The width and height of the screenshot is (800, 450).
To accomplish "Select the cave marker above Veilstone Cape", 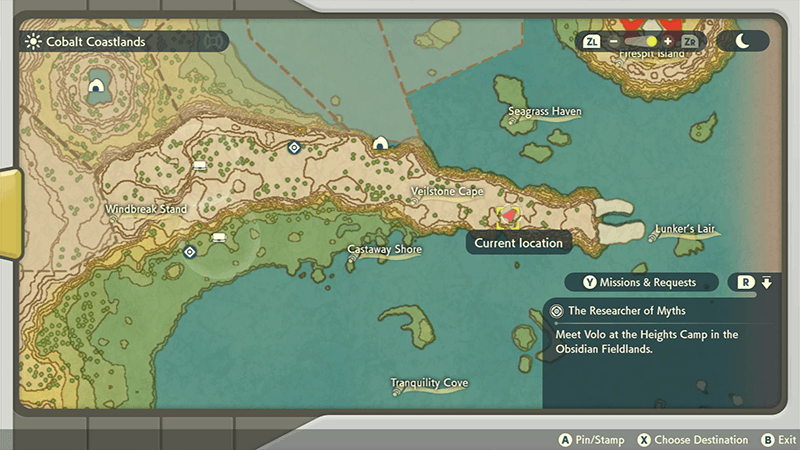I will pos(380,145).
